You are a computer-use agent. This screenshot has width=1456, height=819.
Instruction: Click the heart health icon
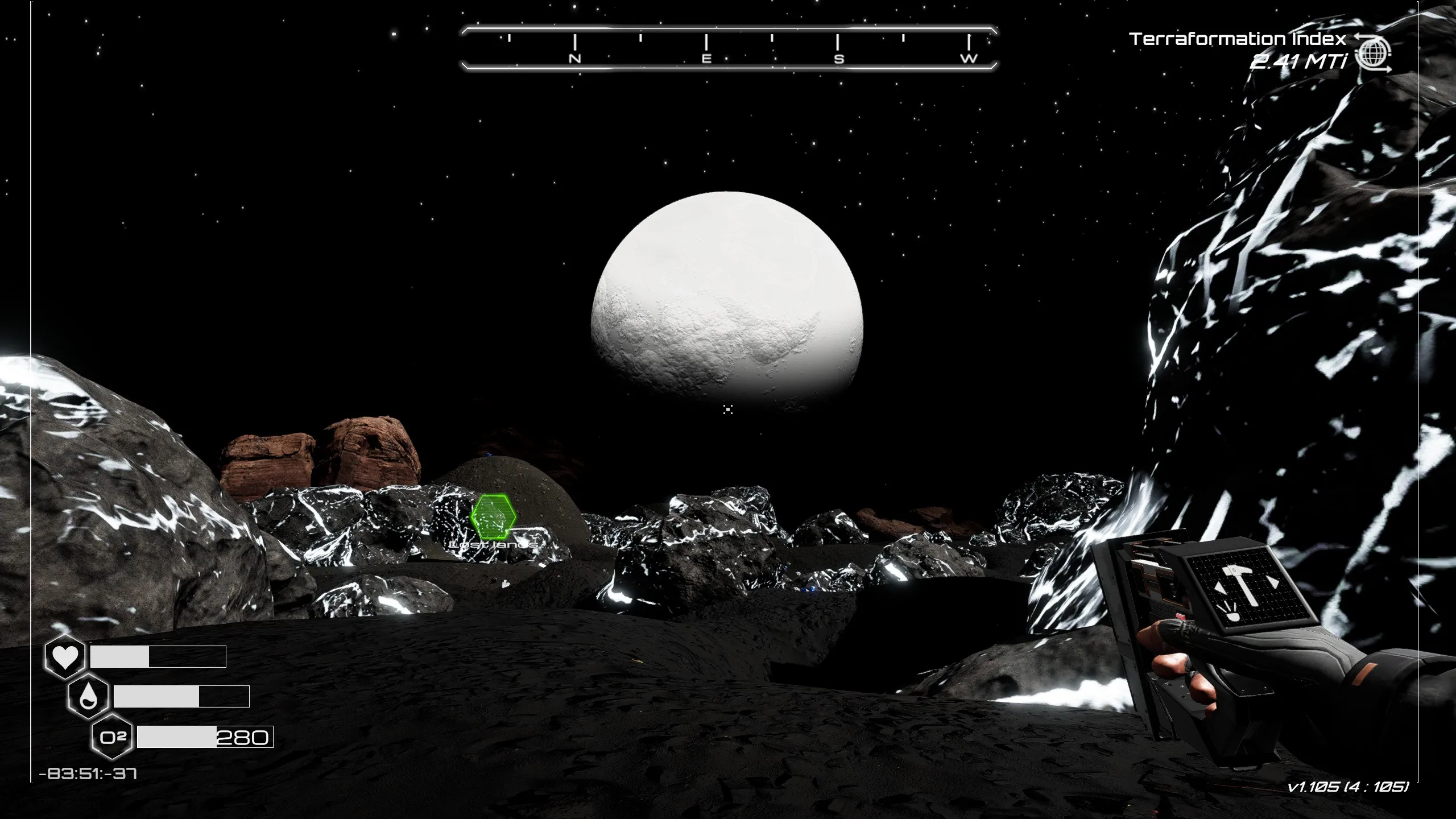click(65, 657)
